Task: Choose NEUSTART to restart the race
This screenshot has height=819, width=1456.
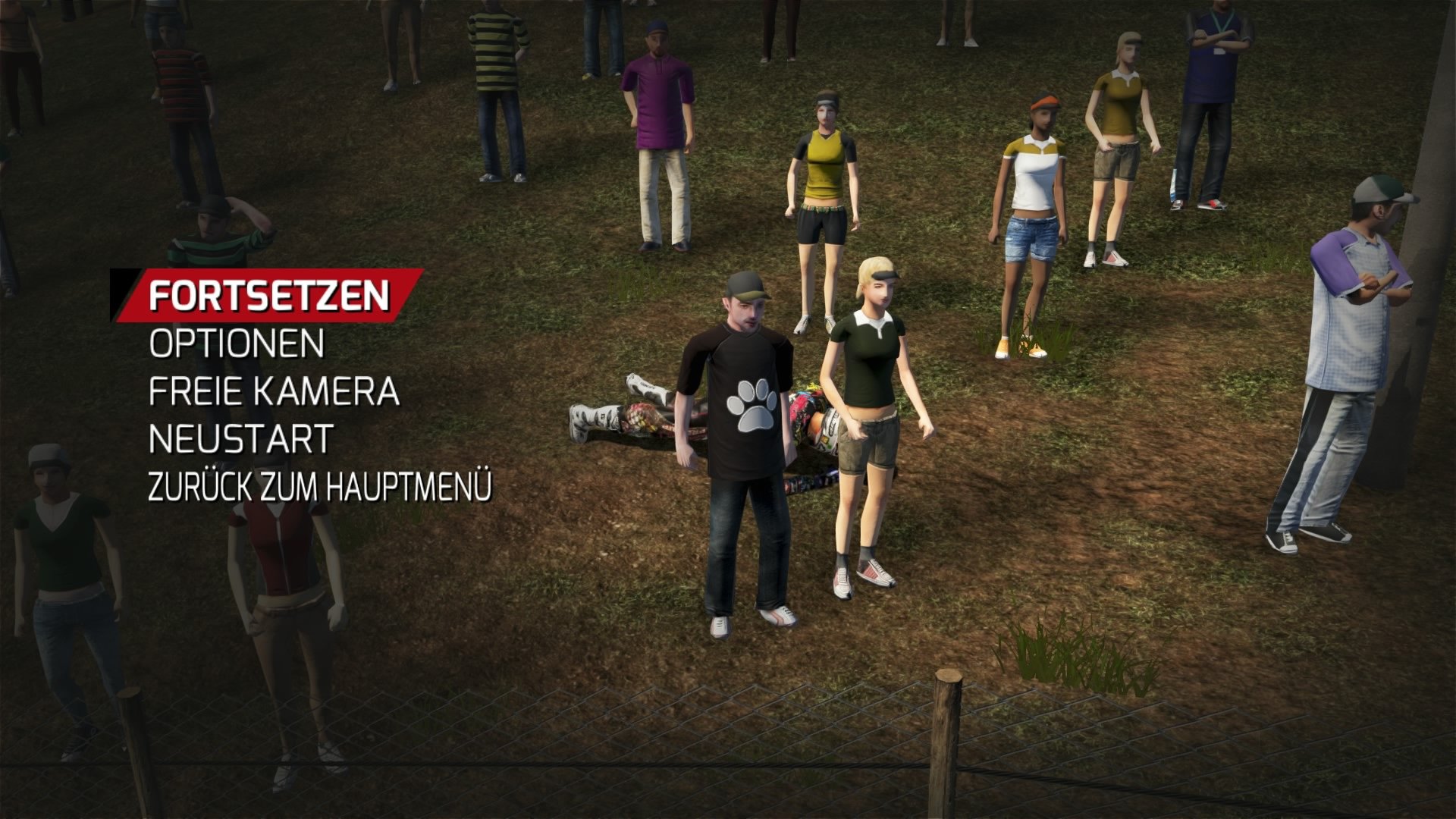Action: click(x=239, y=438)
